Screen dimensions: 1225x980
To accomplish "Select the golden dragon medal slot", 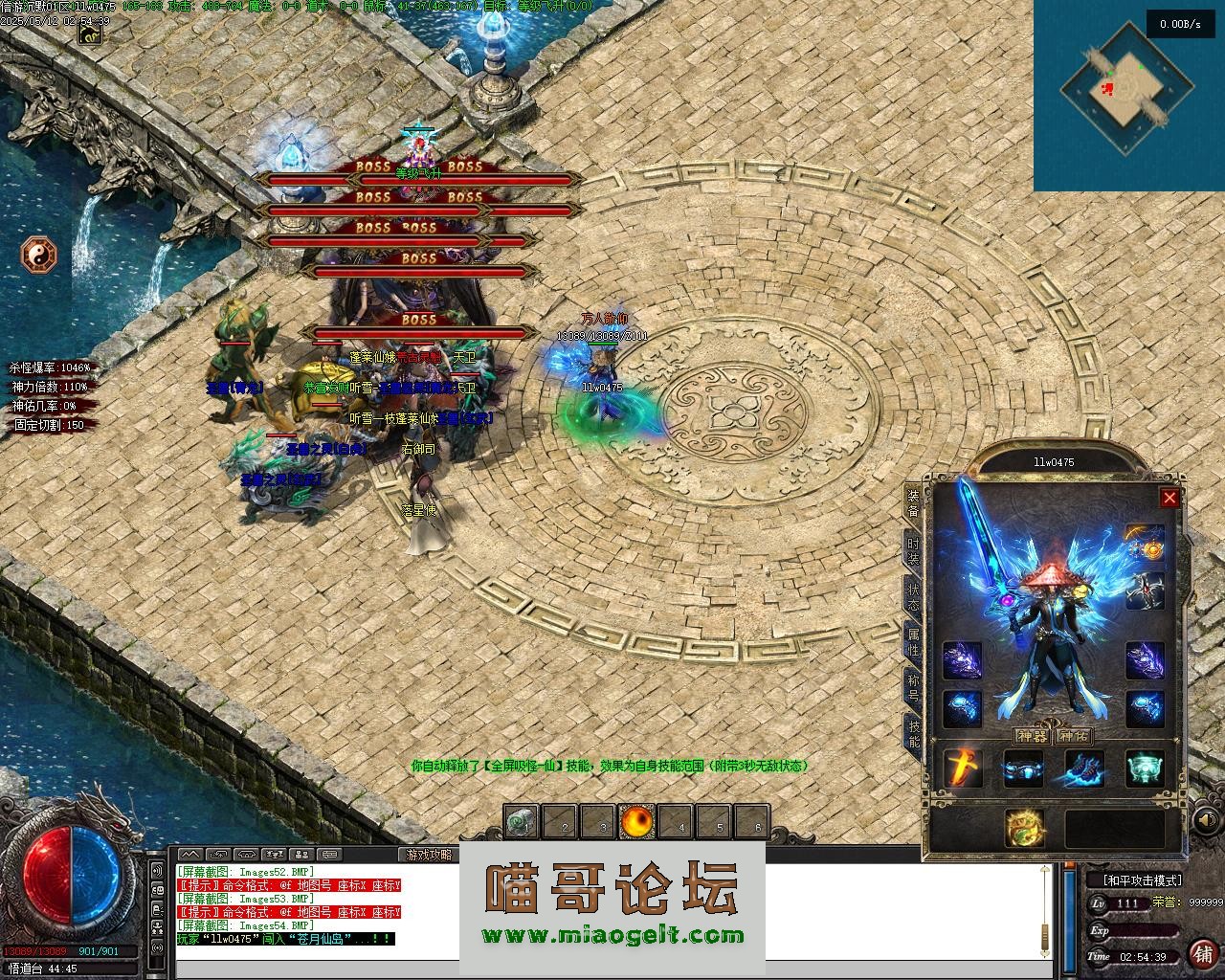I will [1024, 829].
